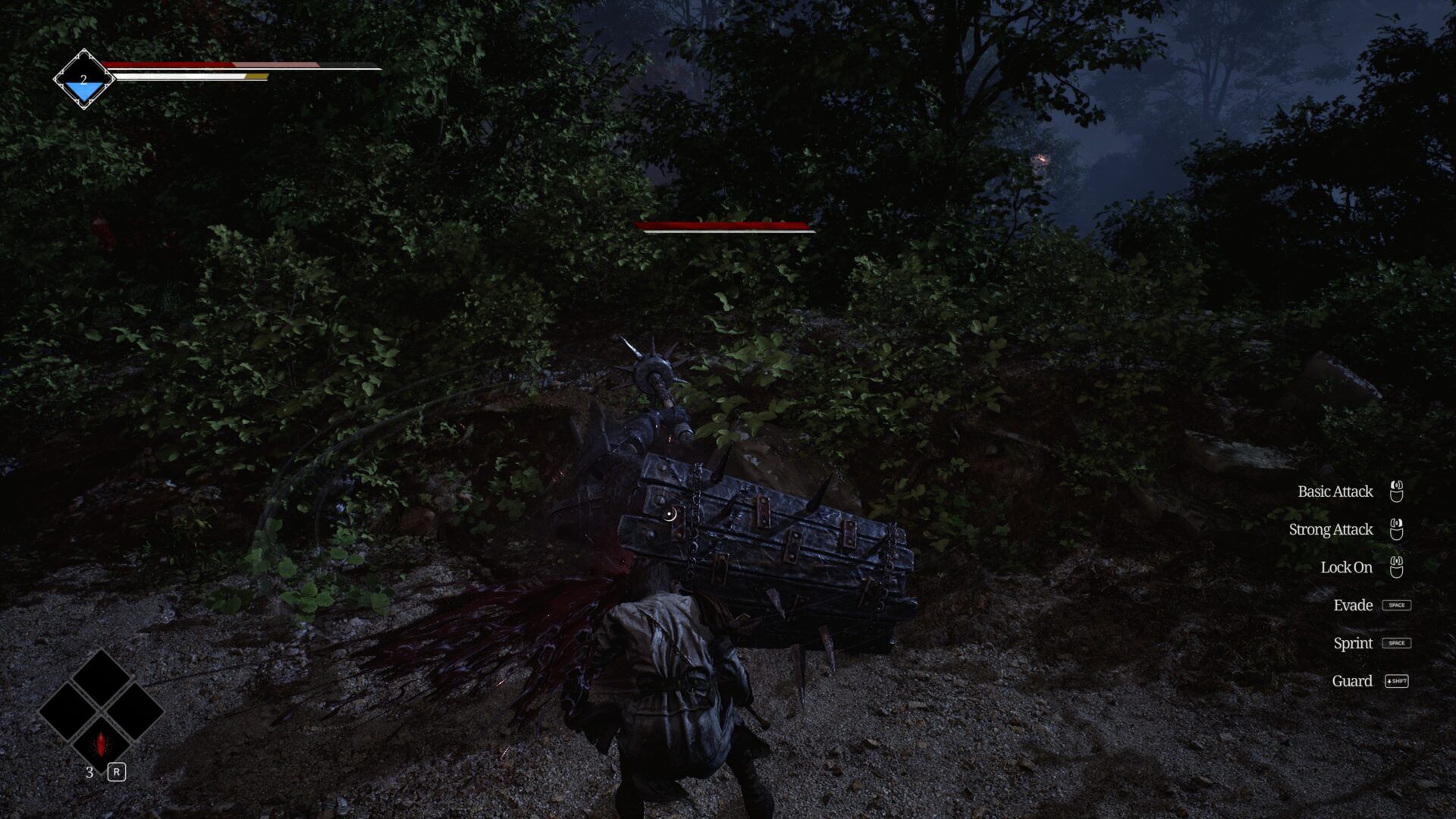This screenshot has width=1456, height=819.
Task: Click the blue diamond emblem beside the health bar
Action: tap(83, 80)
